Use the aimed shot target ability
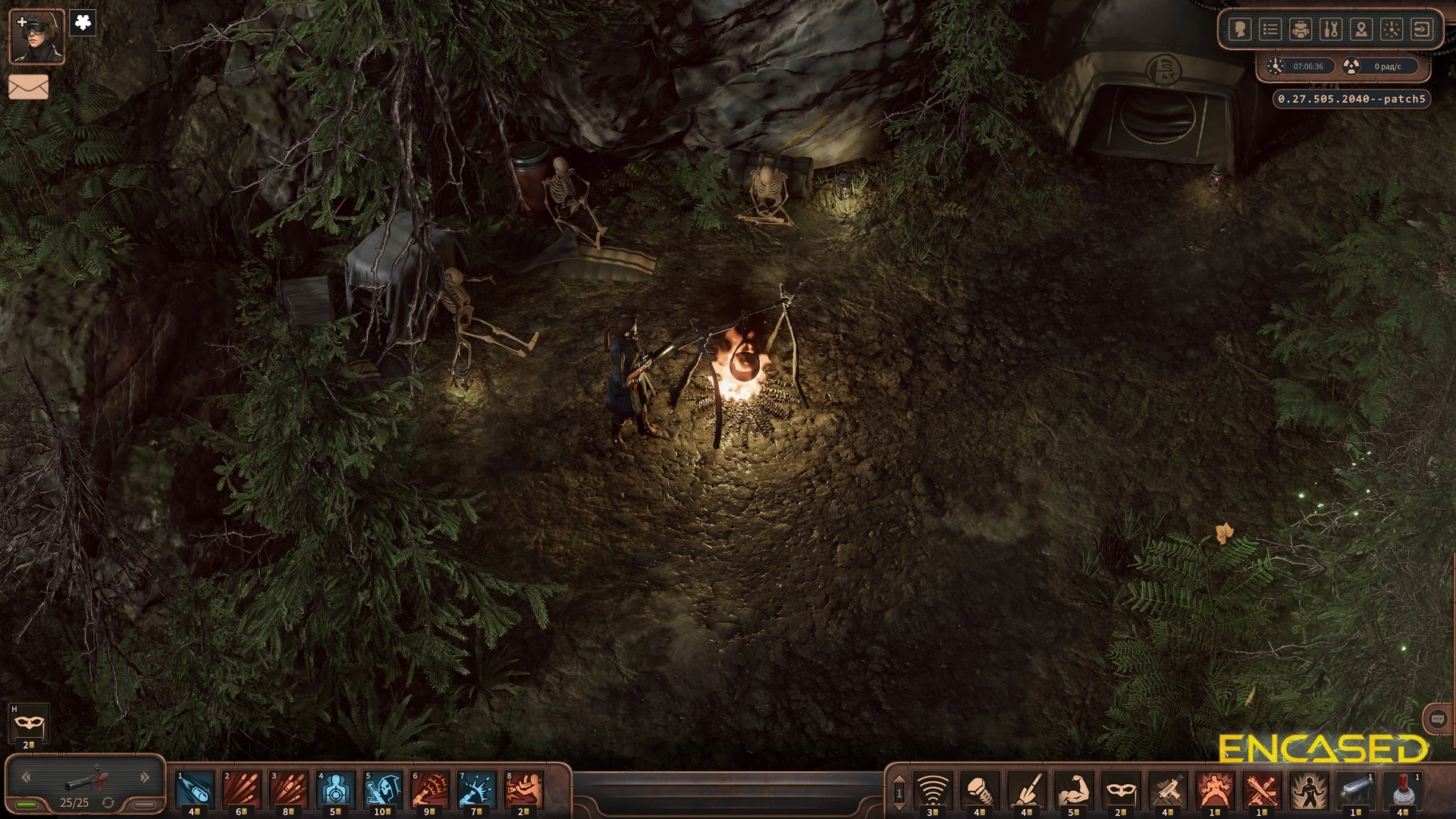This screenshot has height=819, width=1456. click(336, 790)
